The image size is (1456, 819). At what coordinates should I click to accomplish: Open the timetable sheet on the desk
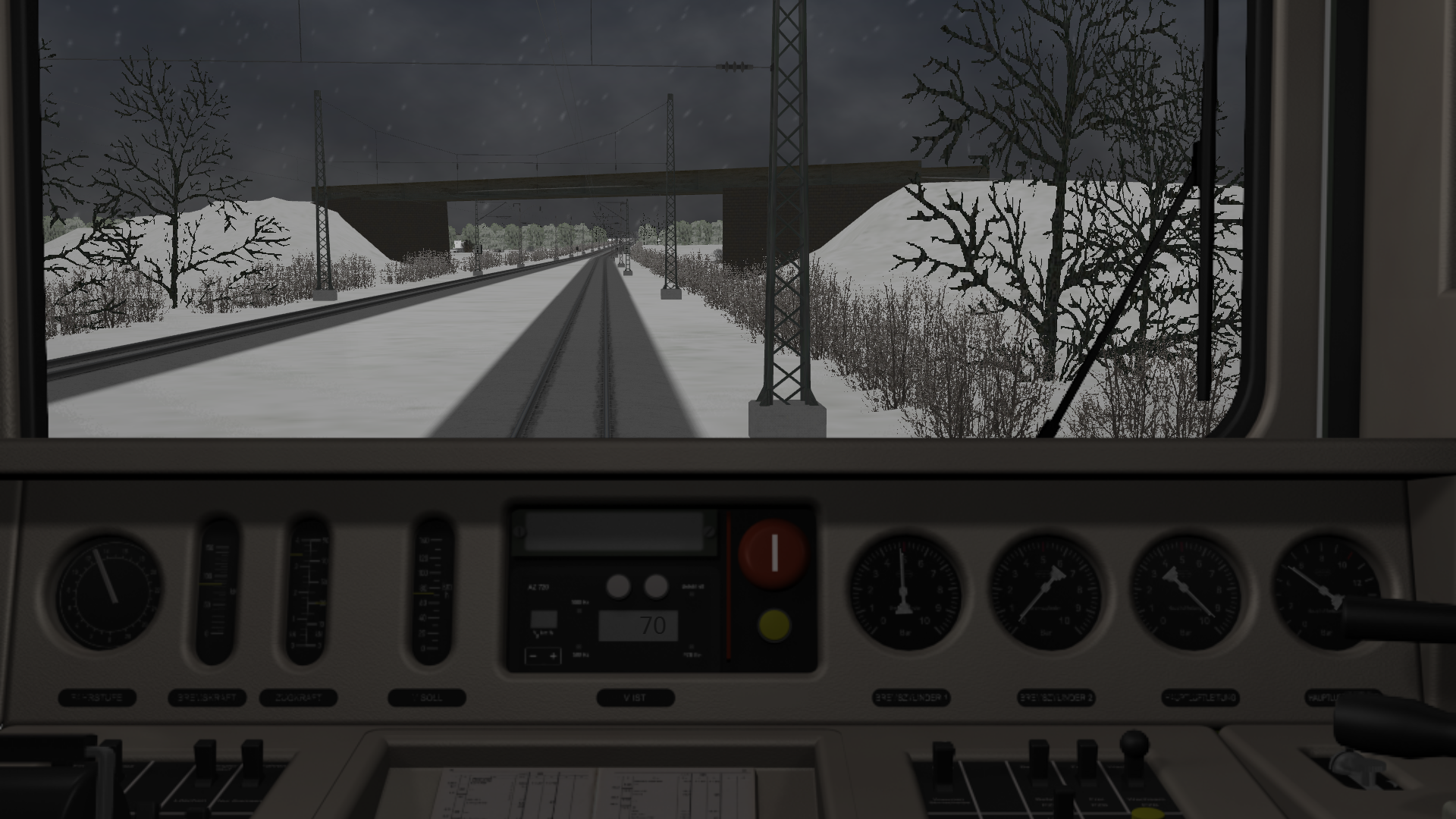pos(599,792)
